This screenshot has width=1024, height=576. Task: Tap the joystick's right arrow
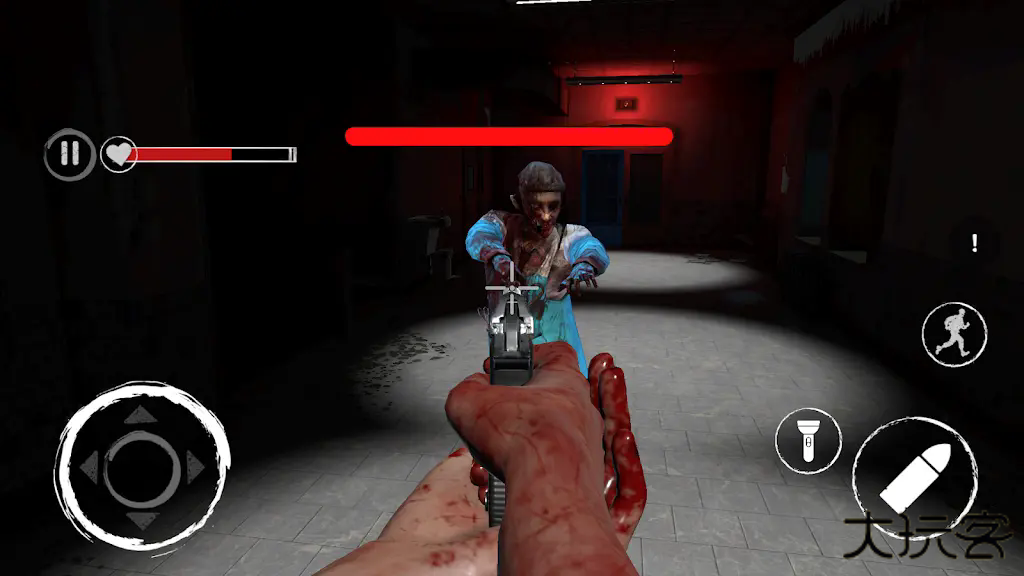coord(195,464)
